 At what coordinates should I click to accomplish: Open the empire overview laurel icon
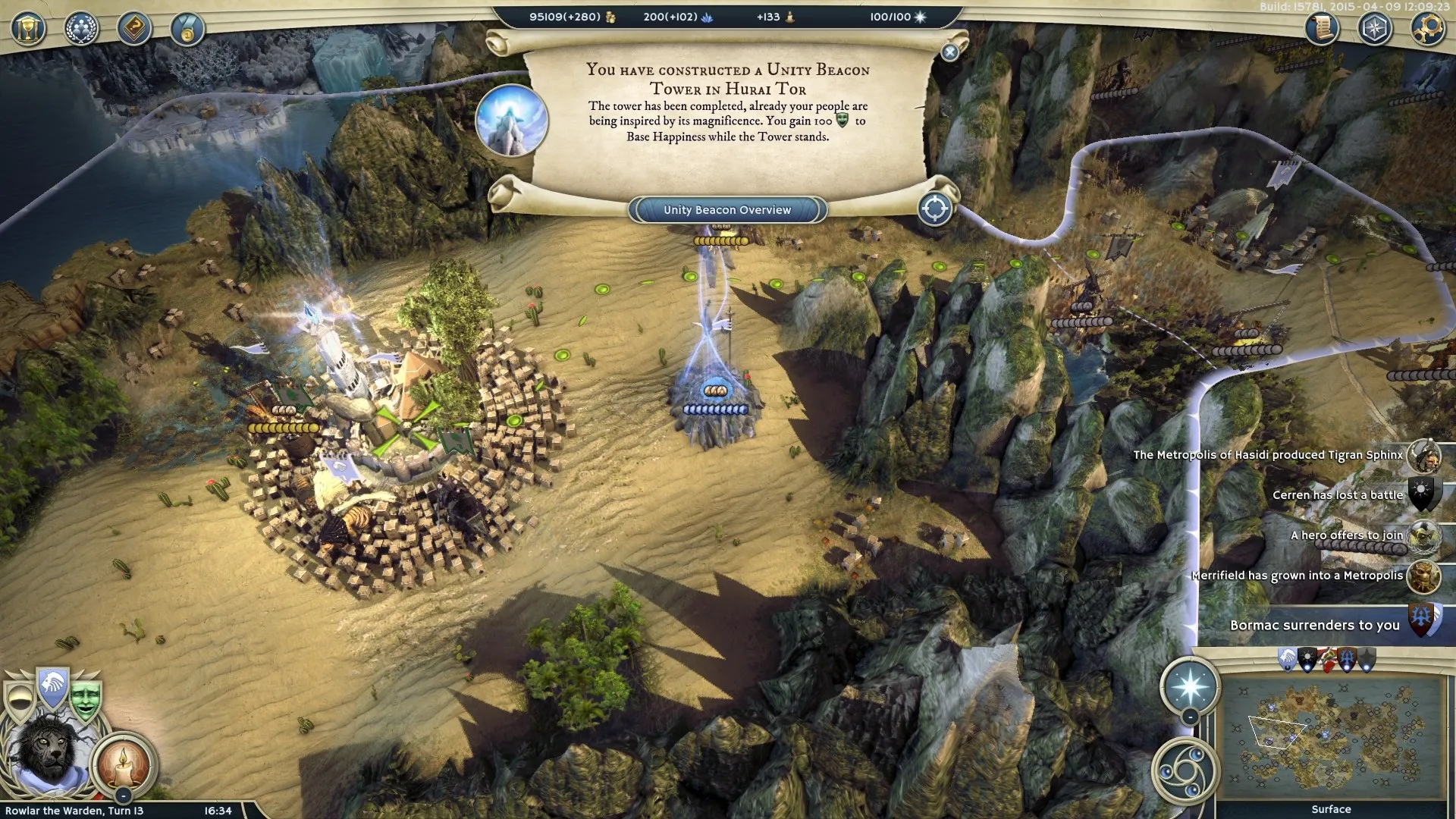(x=80, y=28)
